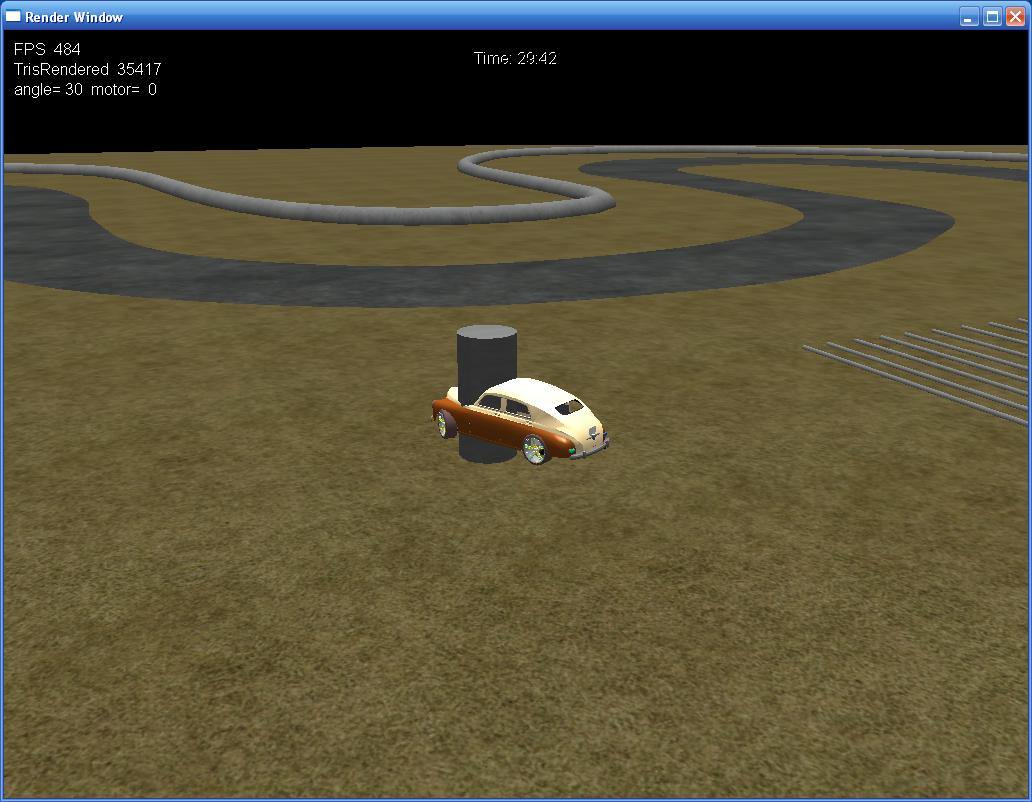Close the Render Window
The image size is (1032, 802).
[1015, 16]
